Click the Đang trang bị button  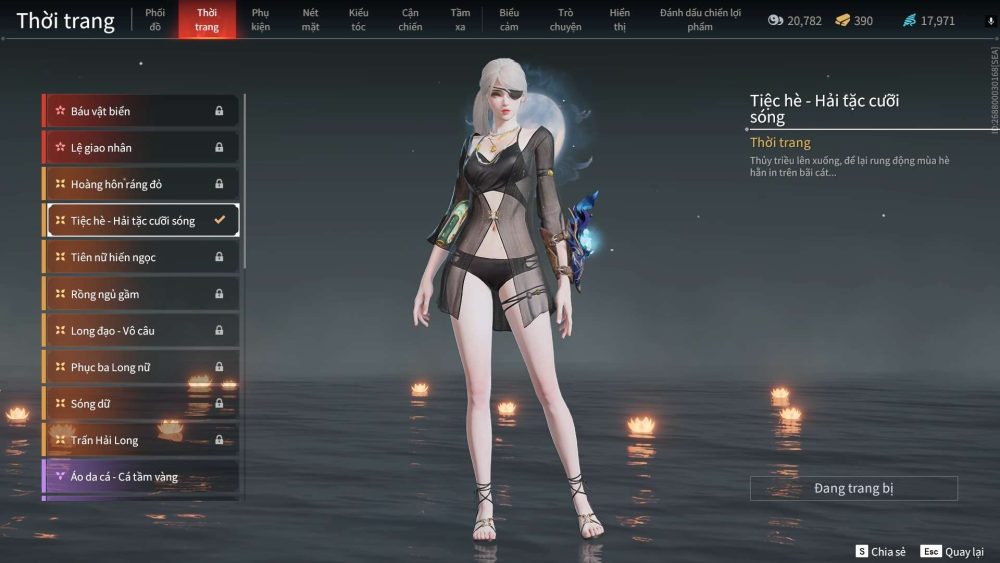[x=853, y=488]
